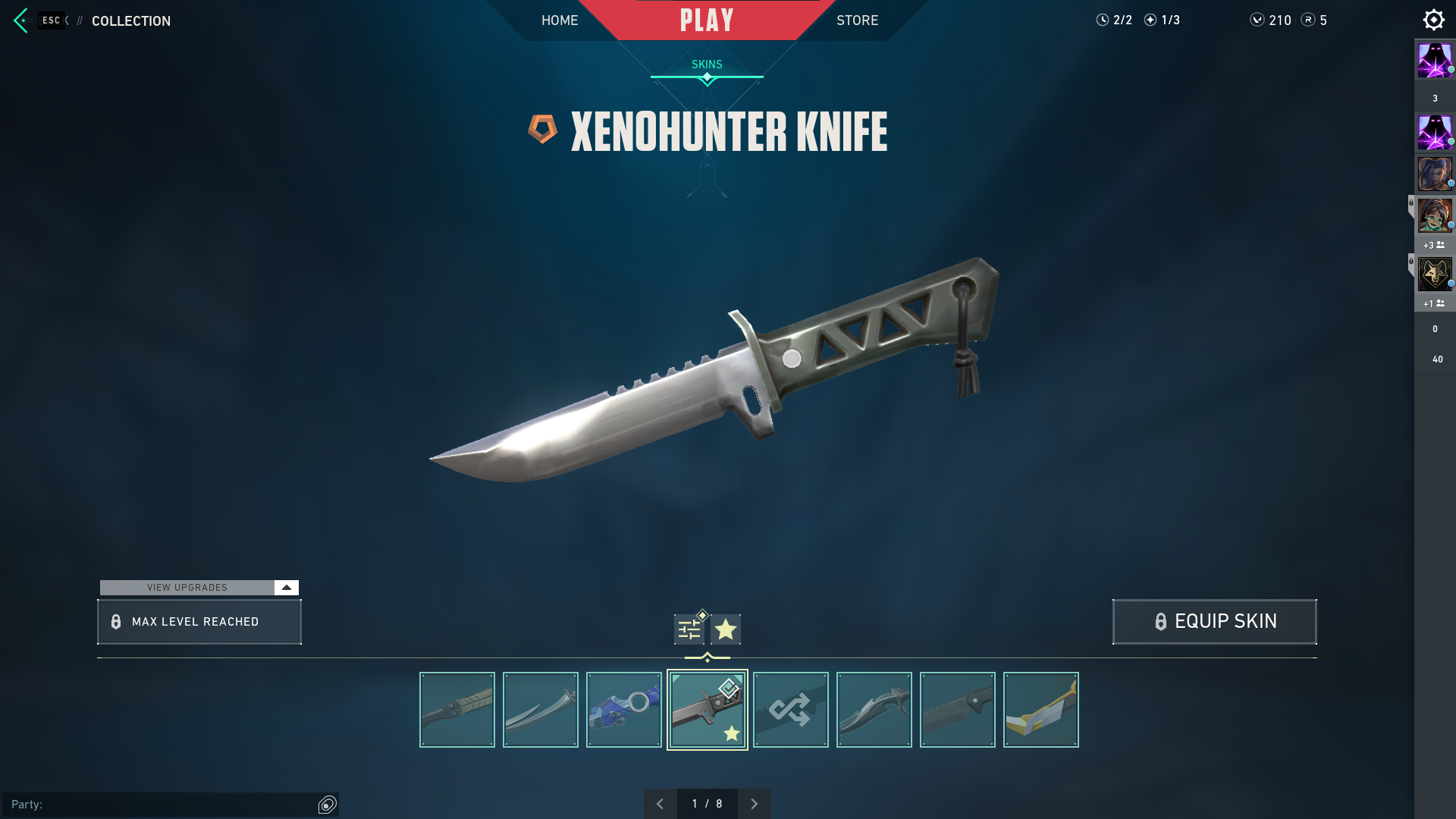Open the settings gear icon
Viewport: 1456px width, 819px height.
pos(1434,19)
